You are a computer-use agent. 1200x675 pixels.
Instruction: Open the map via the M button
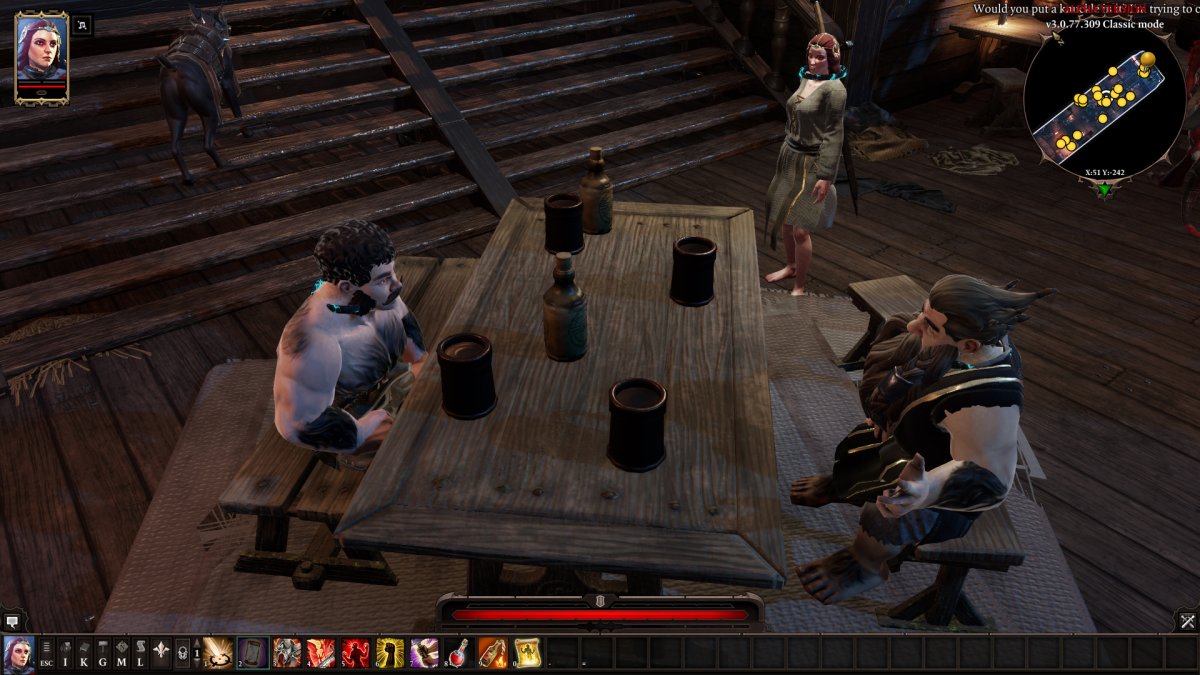(122, 654)
